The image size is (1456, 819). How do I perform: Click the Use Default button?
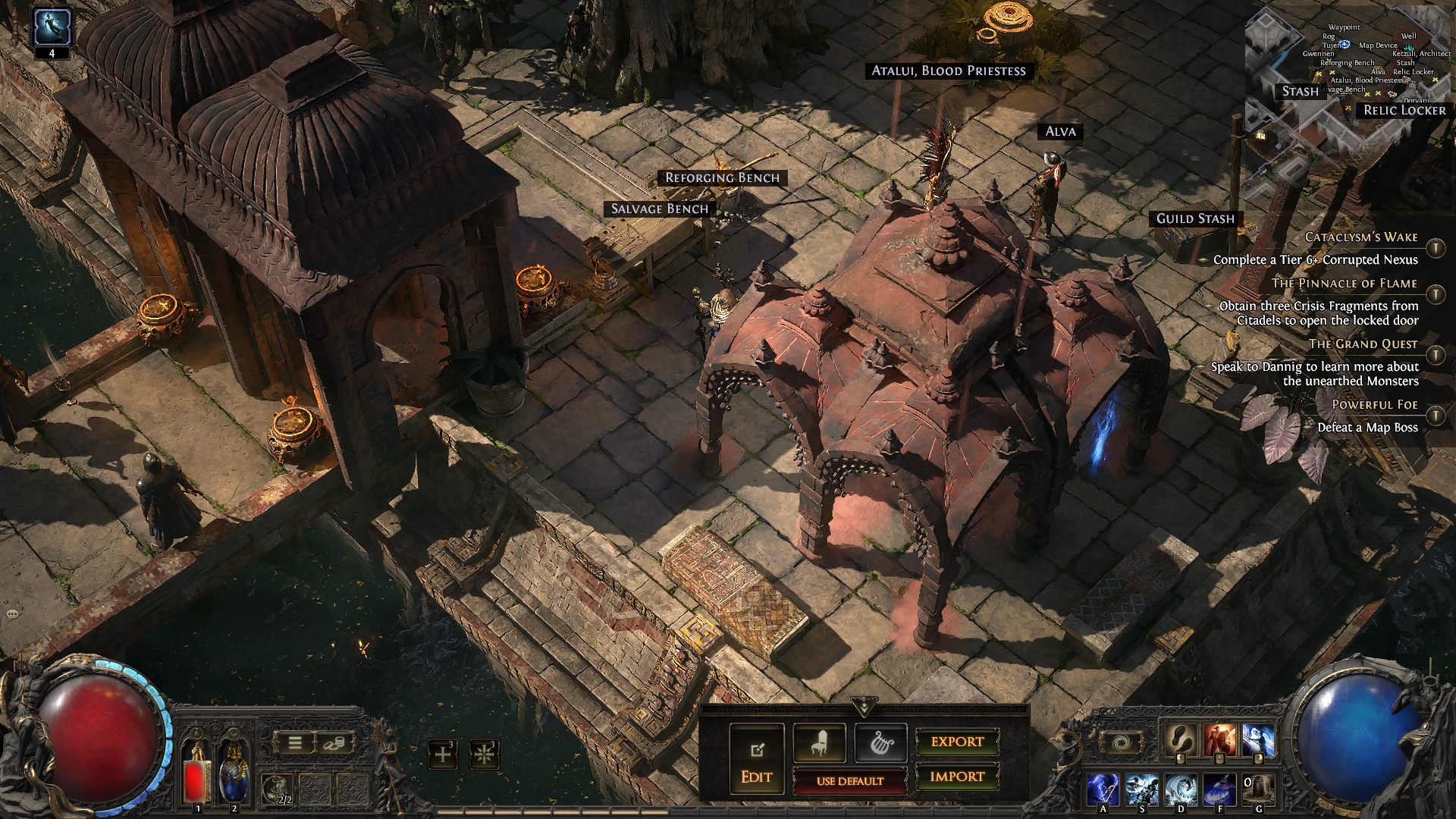pos(849,780)
